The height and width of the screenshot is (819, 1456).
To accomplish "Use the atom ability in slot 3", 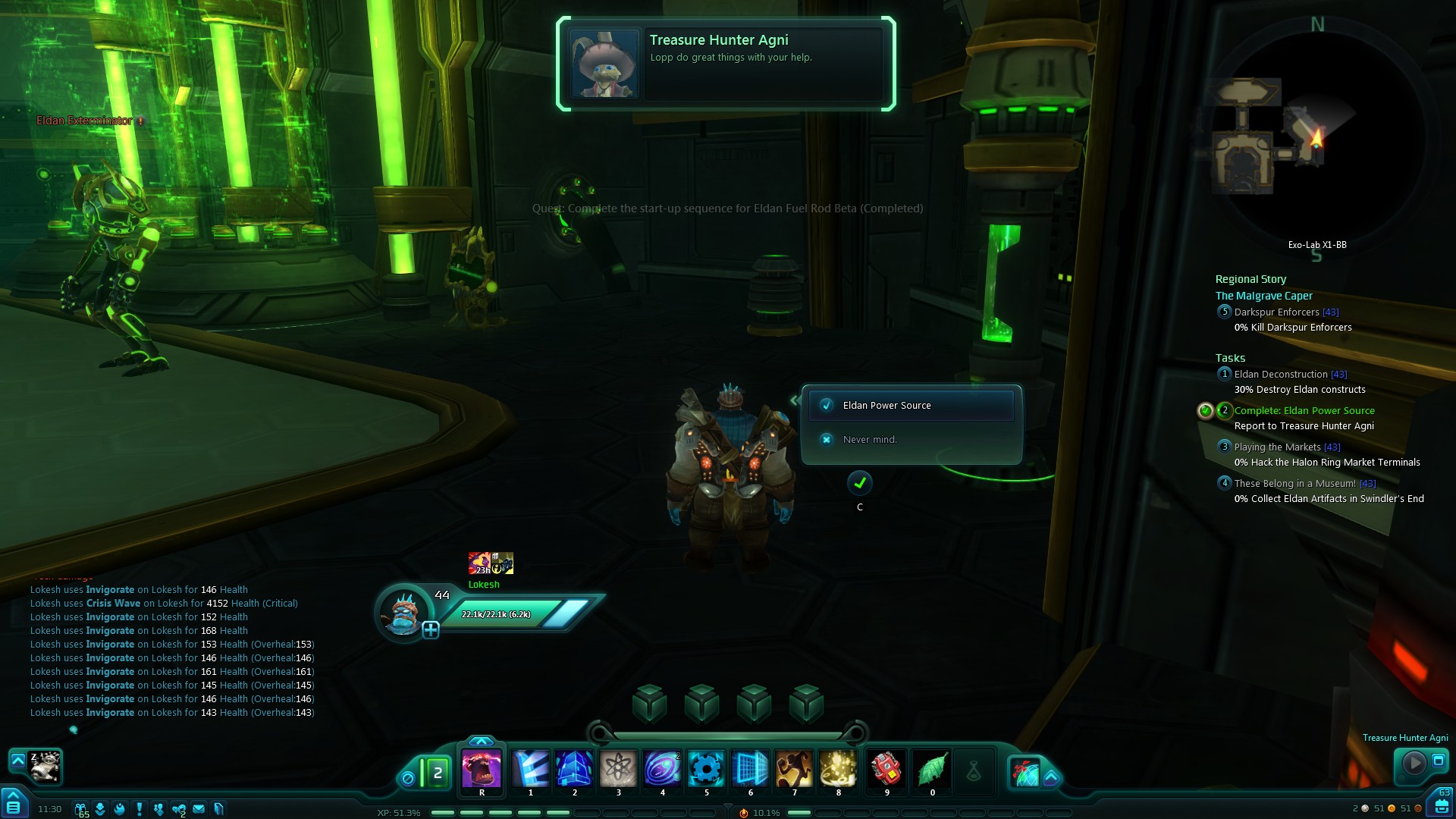I will click(619, 769).
